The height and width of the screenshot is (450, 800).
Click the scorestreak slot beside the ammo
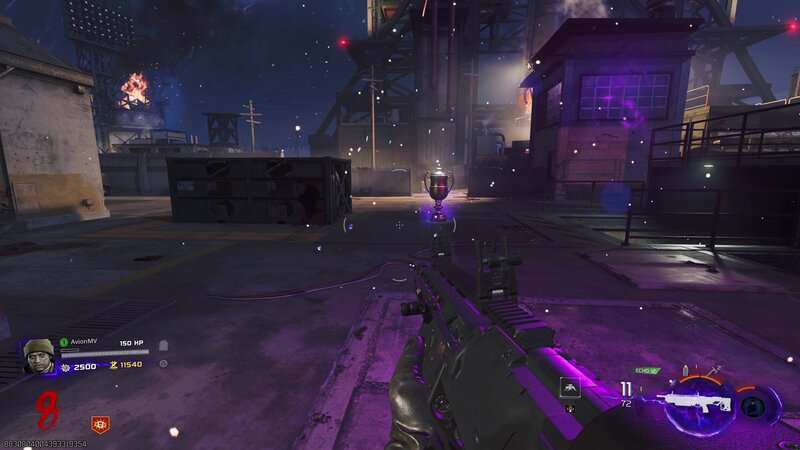click(569, 388)
